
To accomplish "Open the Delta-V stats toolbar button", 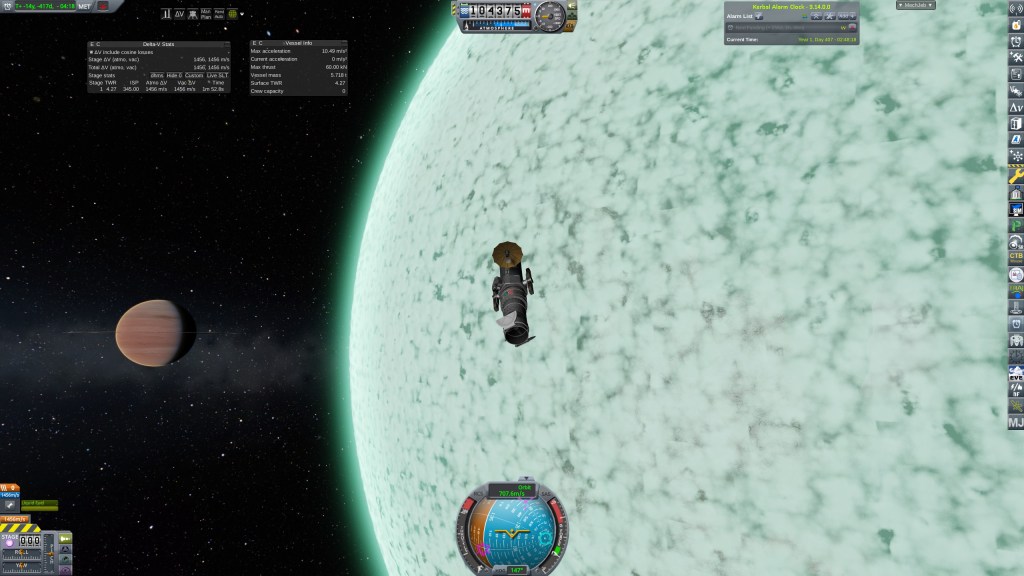I will [179, 14].
